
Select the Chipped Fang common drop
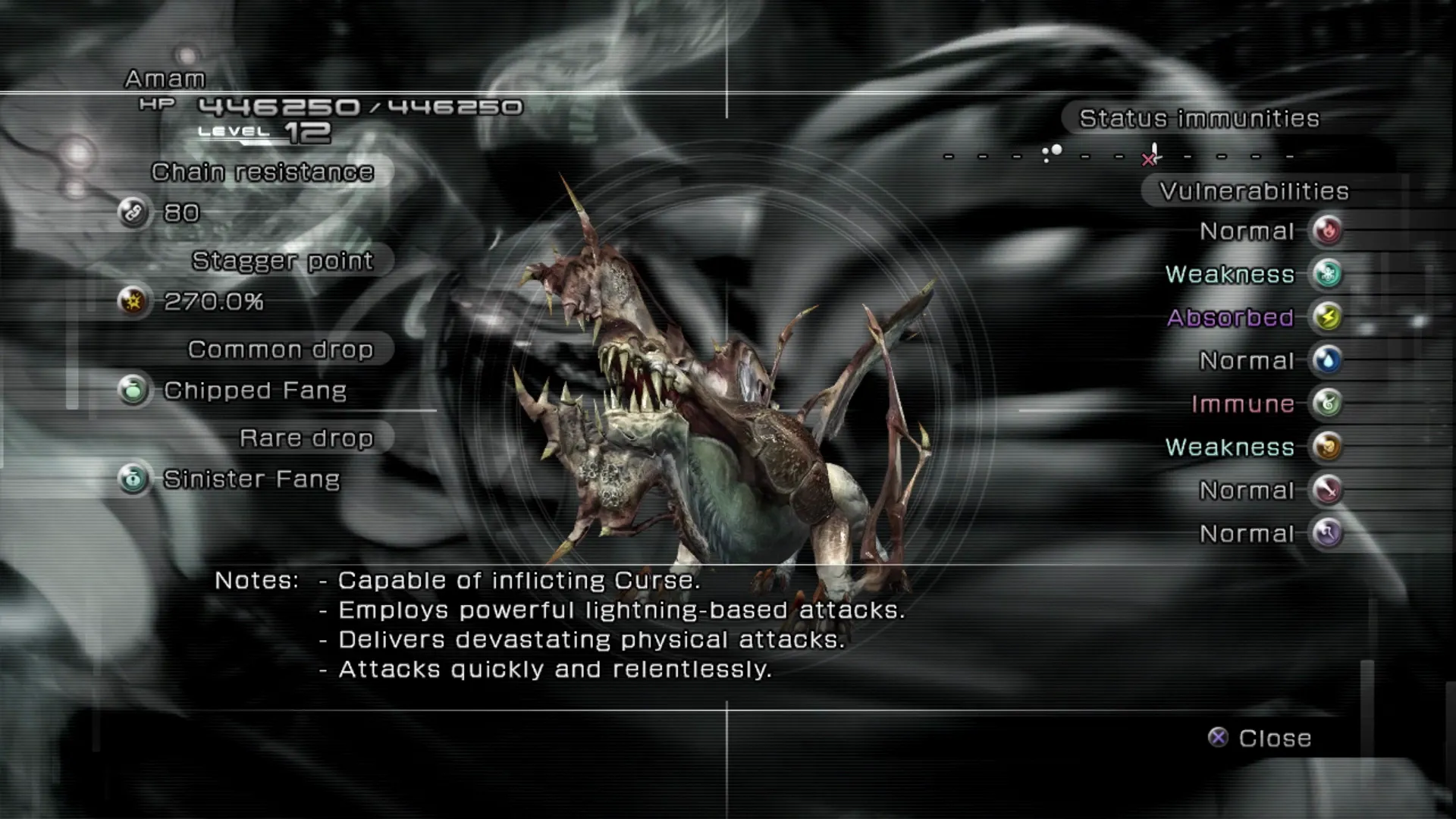tap(254, 391)
